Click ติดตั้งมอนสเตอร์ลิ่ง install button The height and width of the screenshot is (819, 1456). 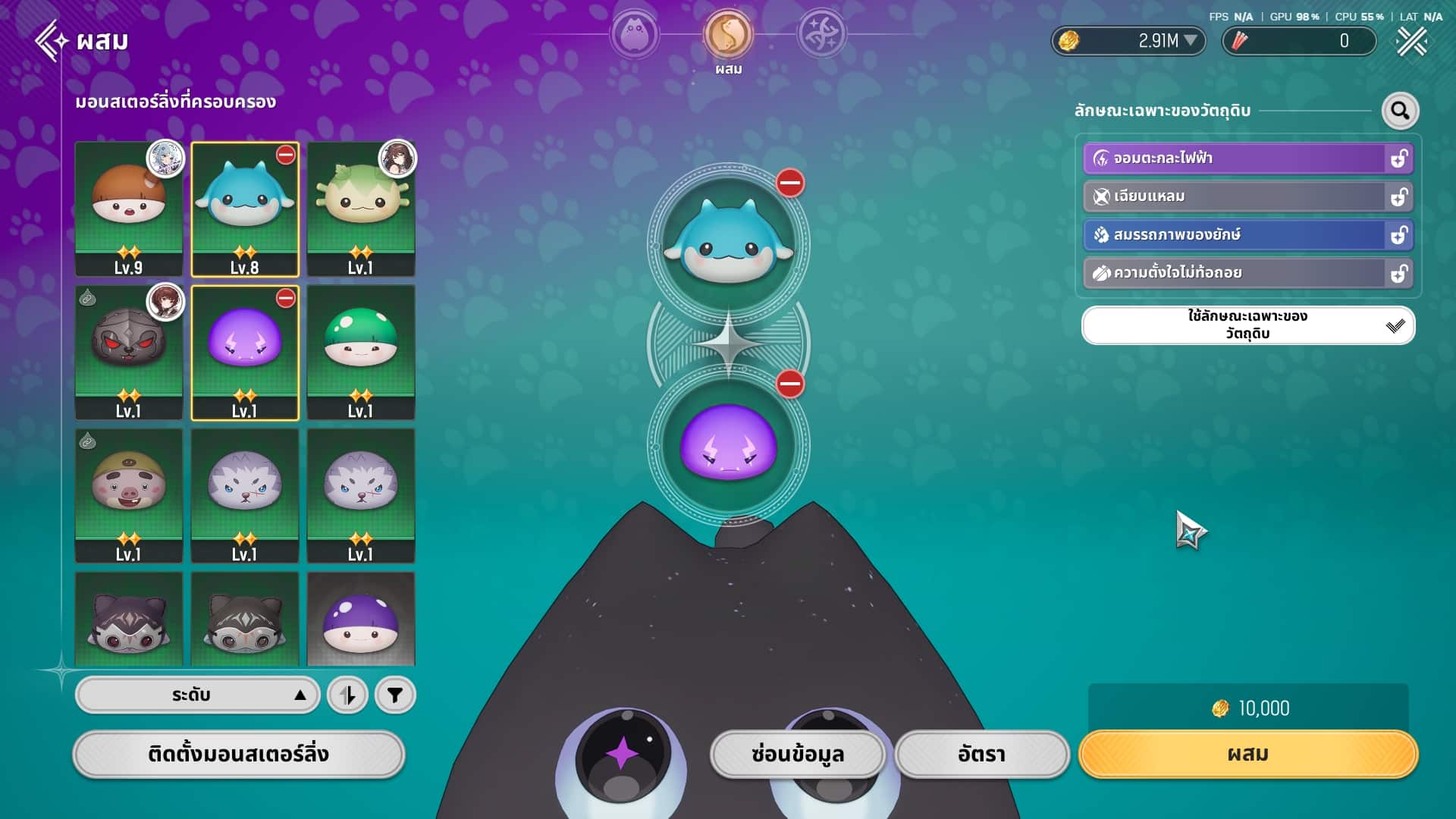click(238, 754)
